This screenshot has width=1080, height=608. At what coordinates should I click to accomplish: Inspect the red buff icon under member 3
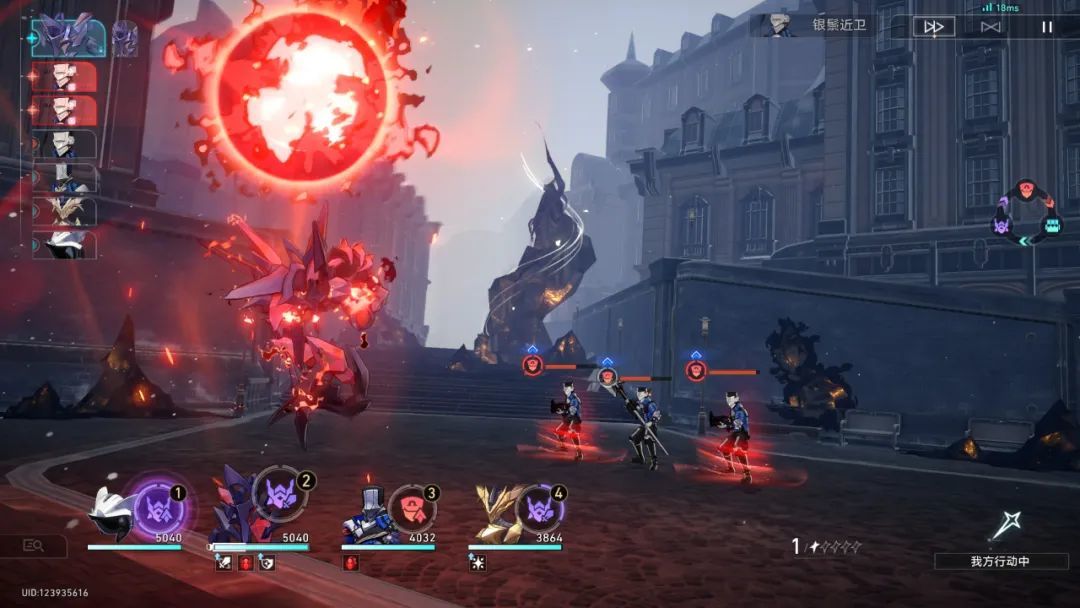click(351, 563)
